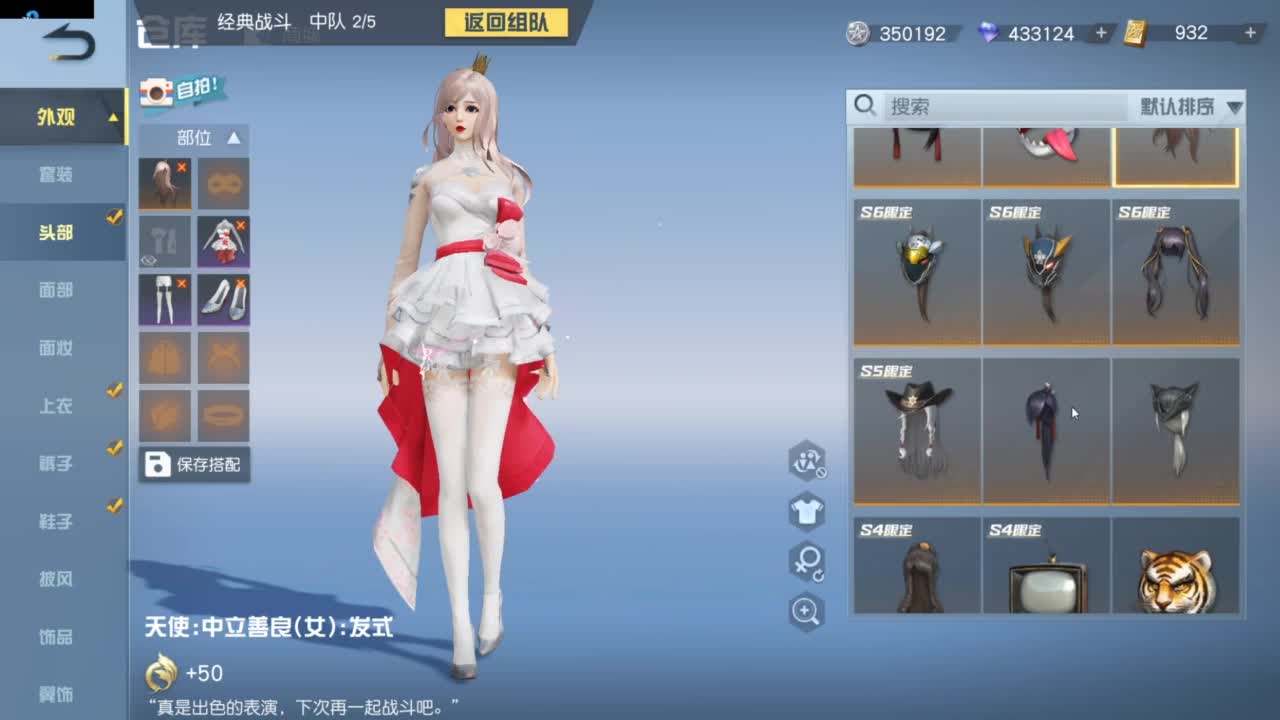1280x720 pixels.
Task: Select the S5限定 cowboy hat item
Action: [916, 428]
